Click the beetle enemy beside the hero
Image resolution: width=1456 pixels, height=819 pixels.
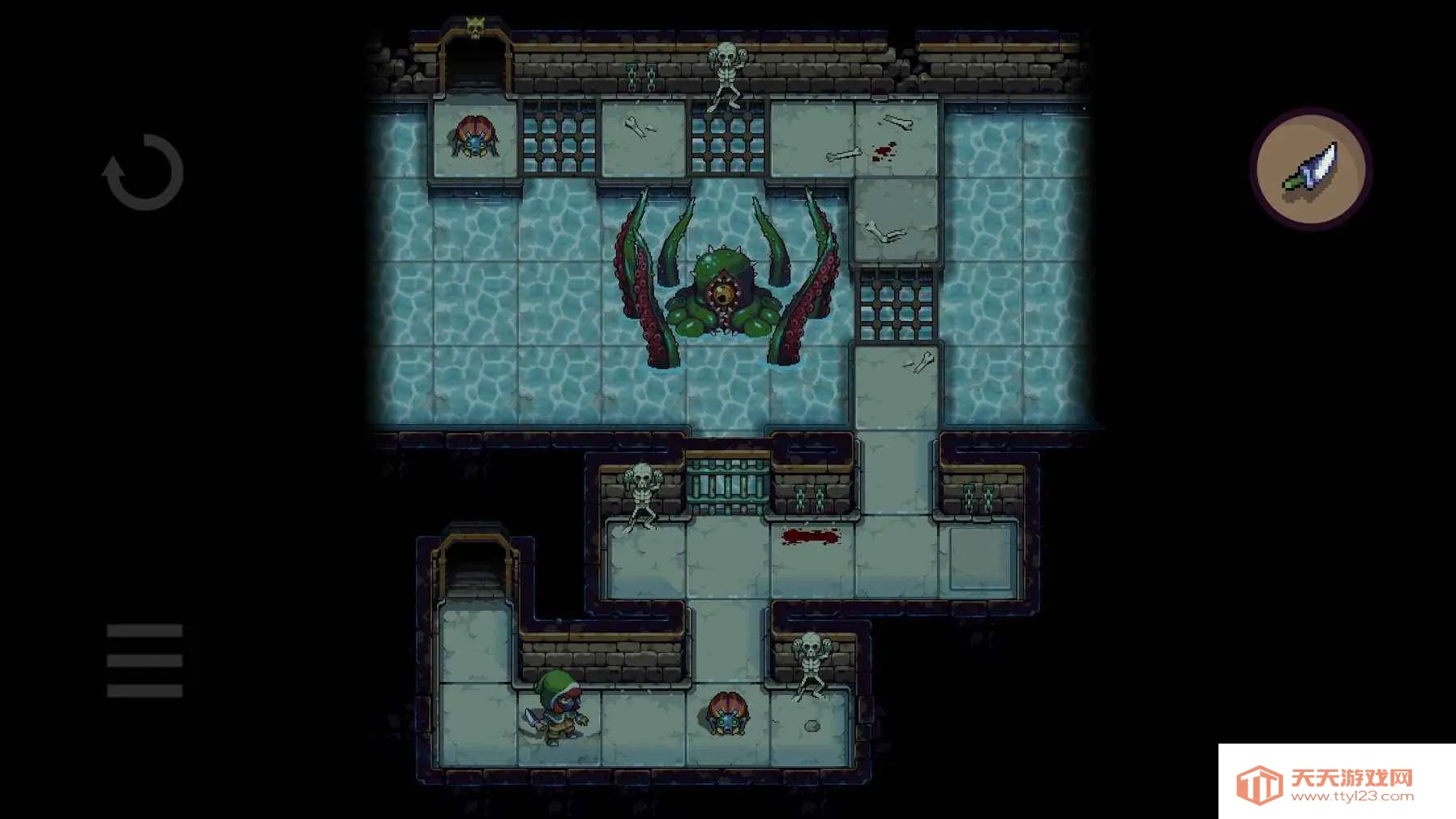click(729, 718)
